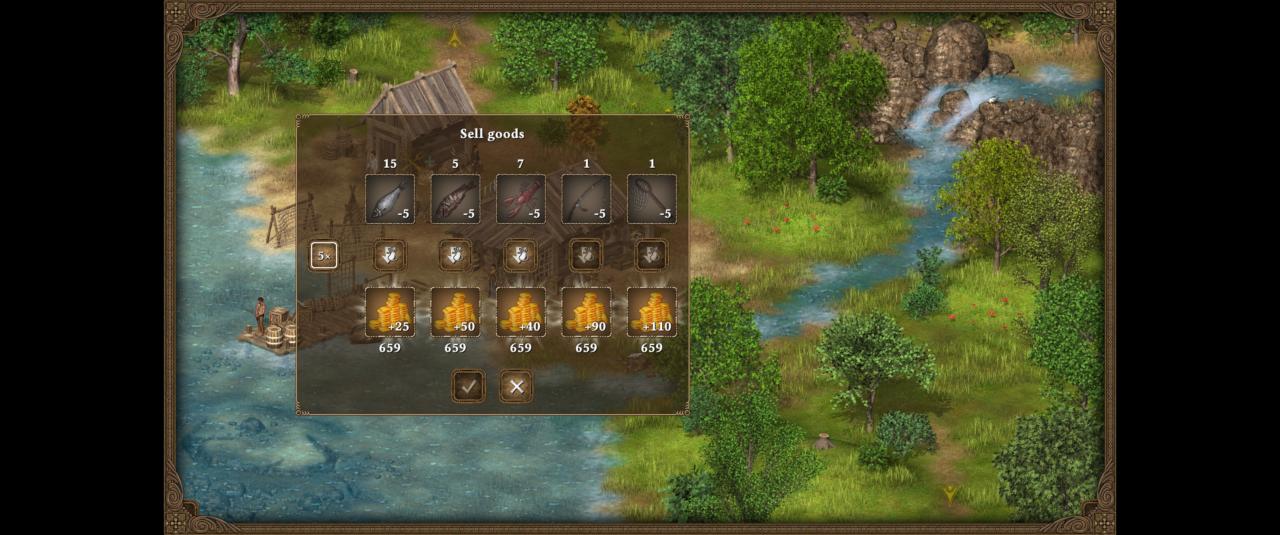Confirm the sale with the checkmark button
Image resolution: width=1280 pixels, height=535 pixels.
click(x=468, y=386)
